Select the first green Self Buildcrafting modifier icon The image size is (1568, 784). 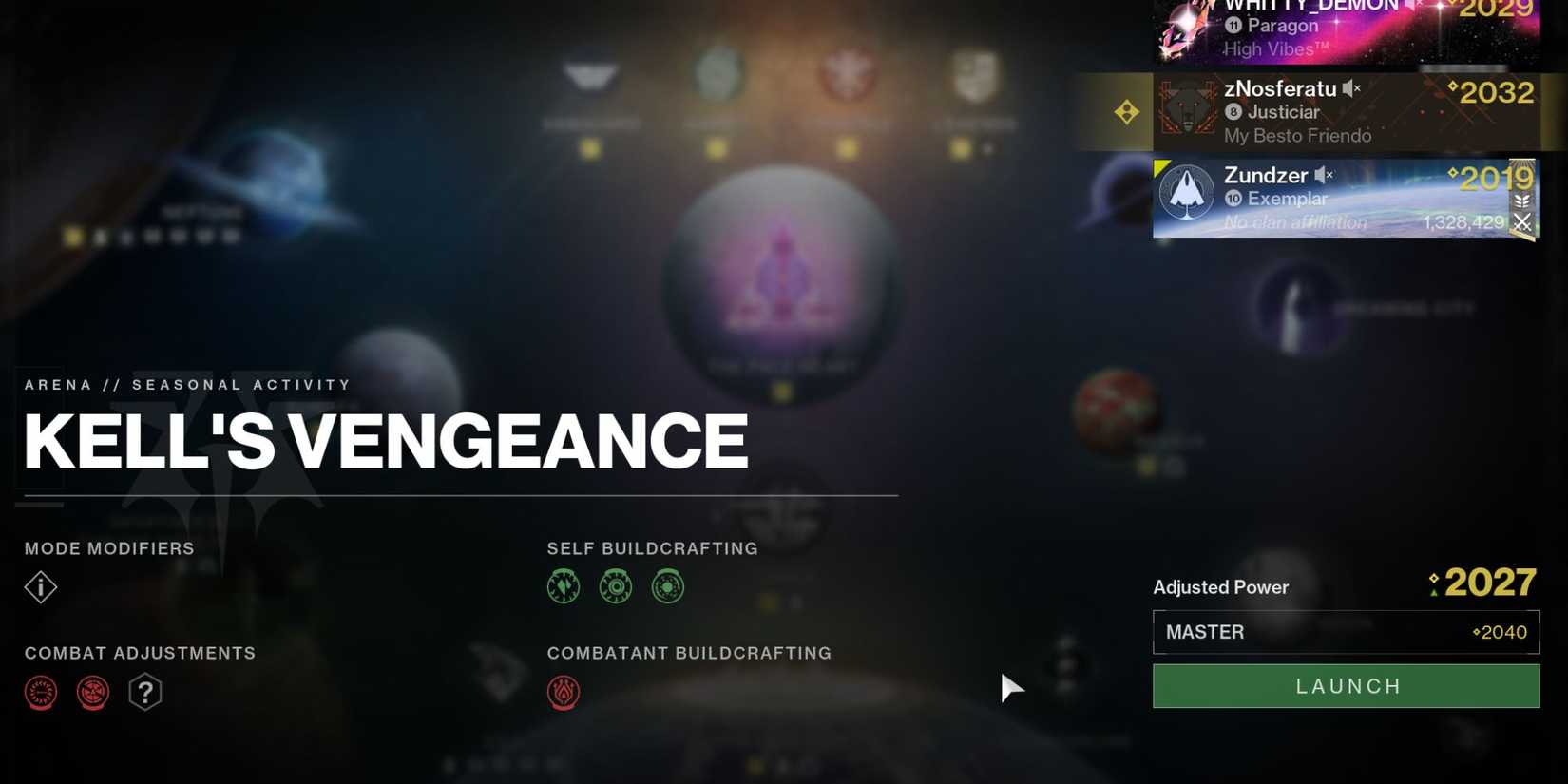click(564, 586)
